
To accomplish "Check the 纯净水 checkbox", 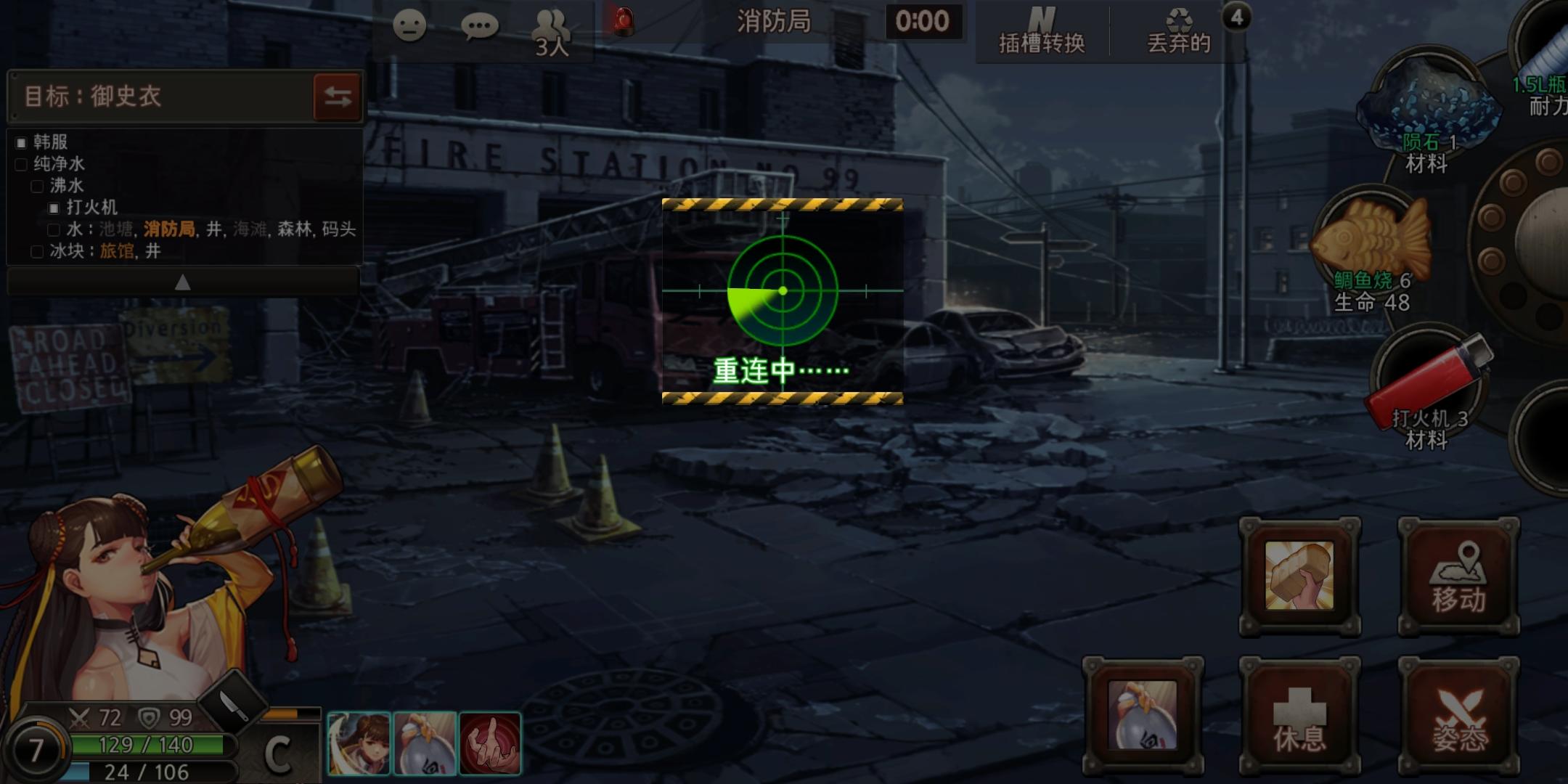I will (x=20, y=165).
